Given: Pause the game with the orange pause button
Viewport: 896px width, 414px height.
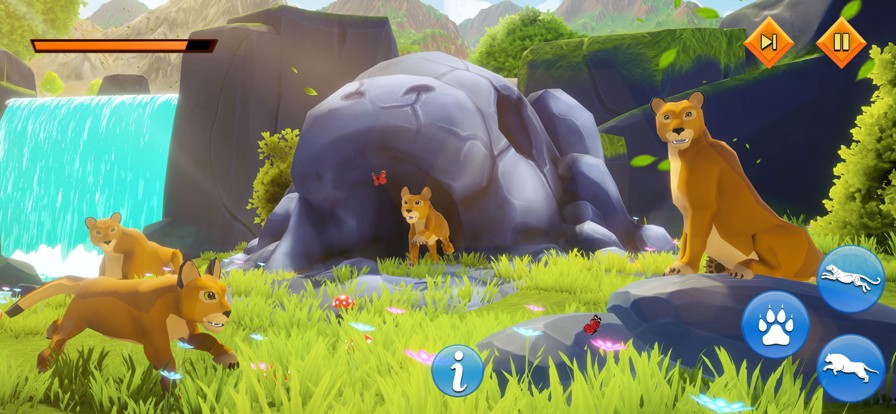Looking at the screenshot, I should 841,42.
